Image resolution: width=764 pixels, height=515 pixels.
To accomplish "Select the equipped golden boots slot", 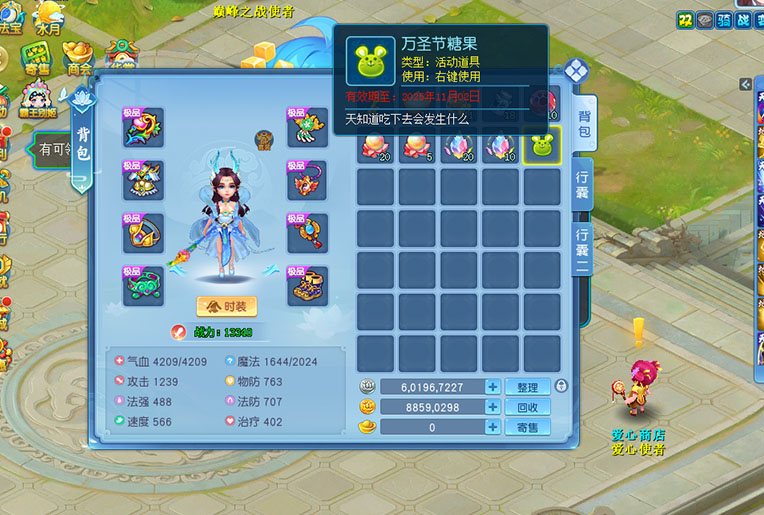I will click(x=306, y=286).
